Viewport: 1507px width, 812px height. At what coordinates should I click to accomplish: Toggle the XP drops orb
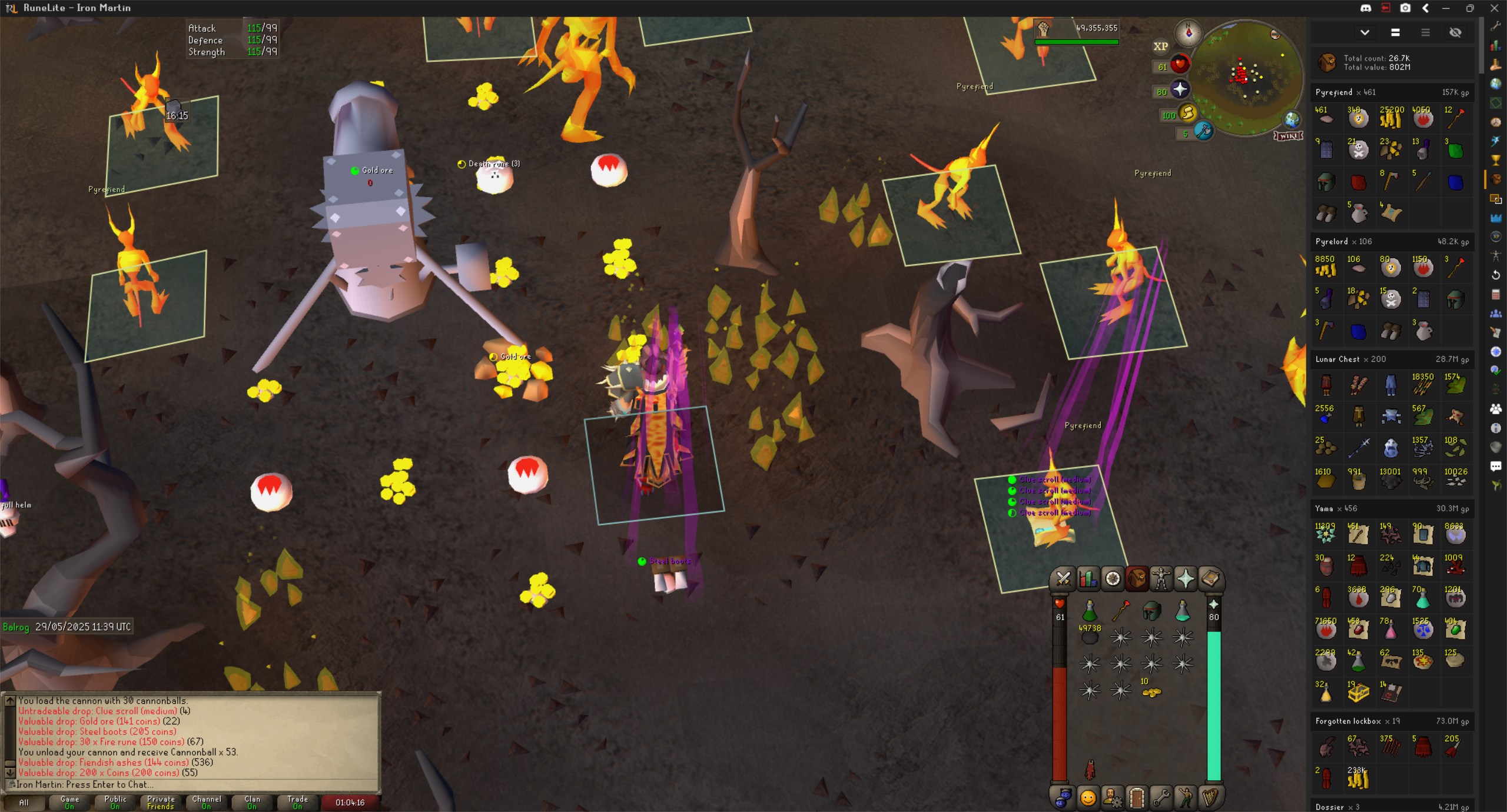pyautogui.click(x=1160, y=46)
